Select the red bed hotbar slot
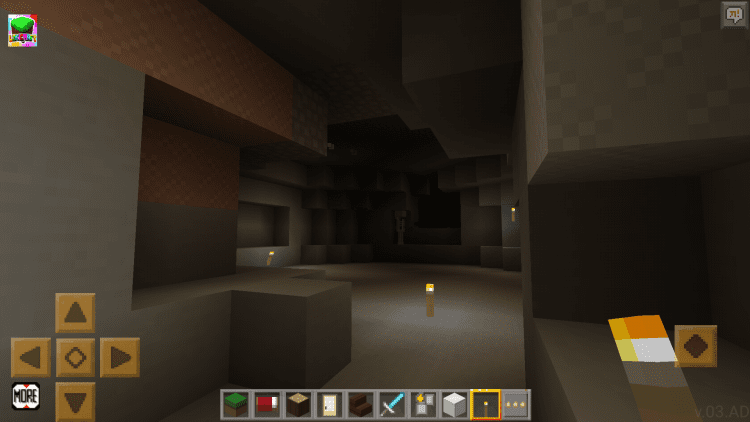Image resolution: width=750 pixels, height=422 pixels. coord(267,404)
